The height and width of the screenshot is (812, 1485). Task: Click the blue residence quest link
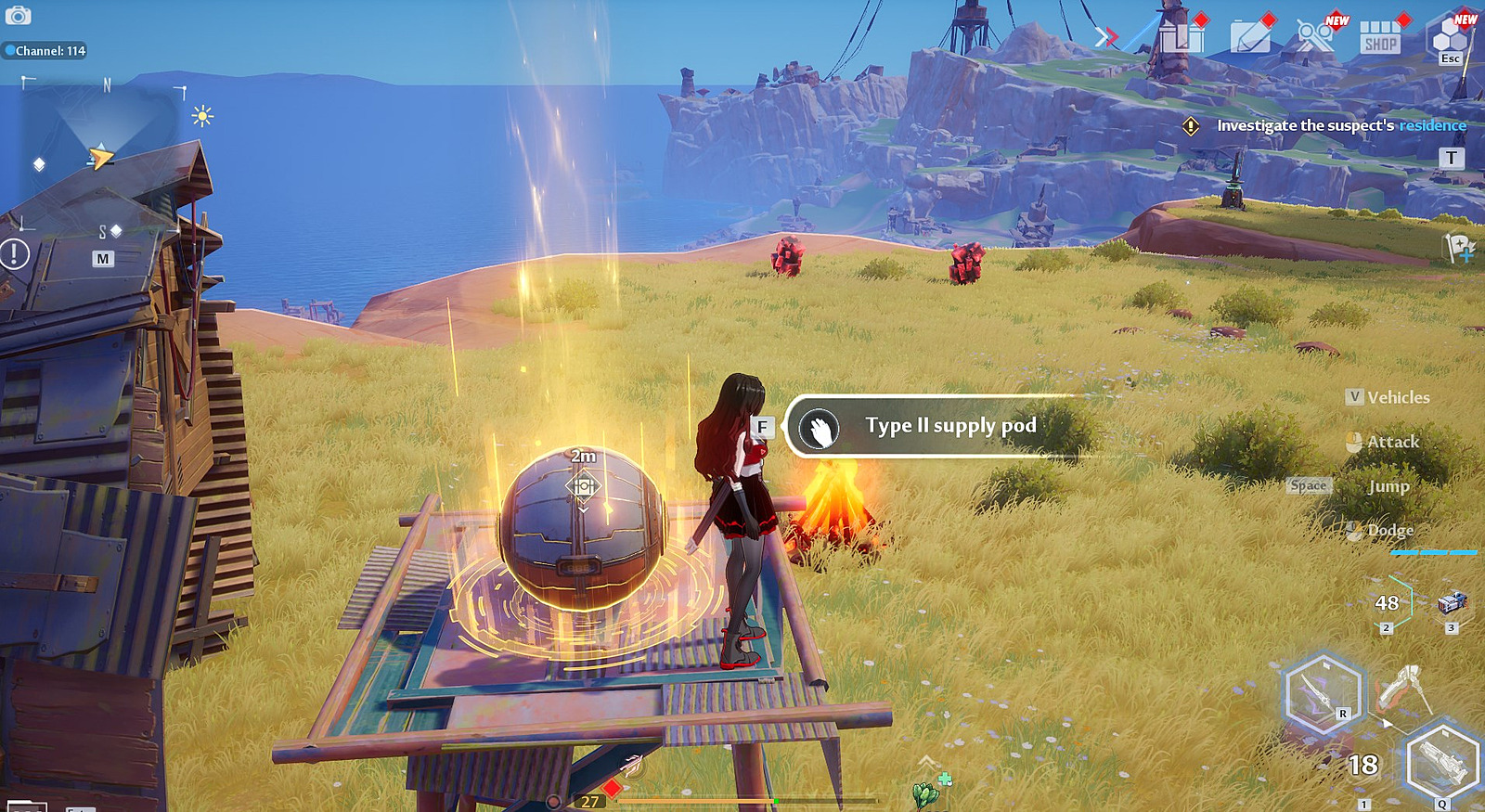click(x=1432, y=126)
